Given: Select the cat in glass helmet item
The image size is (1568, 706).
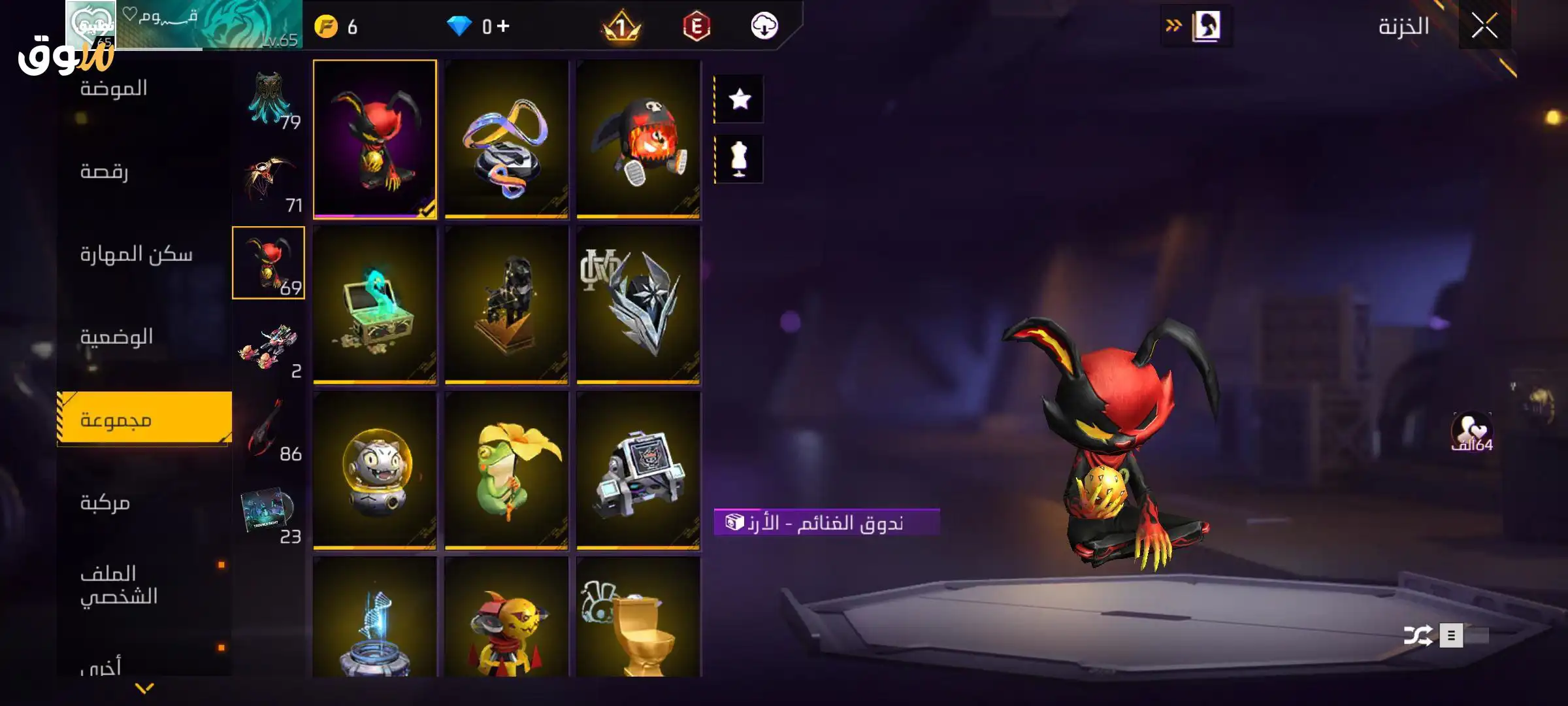Looking at the screenshot, I should 374,471.
